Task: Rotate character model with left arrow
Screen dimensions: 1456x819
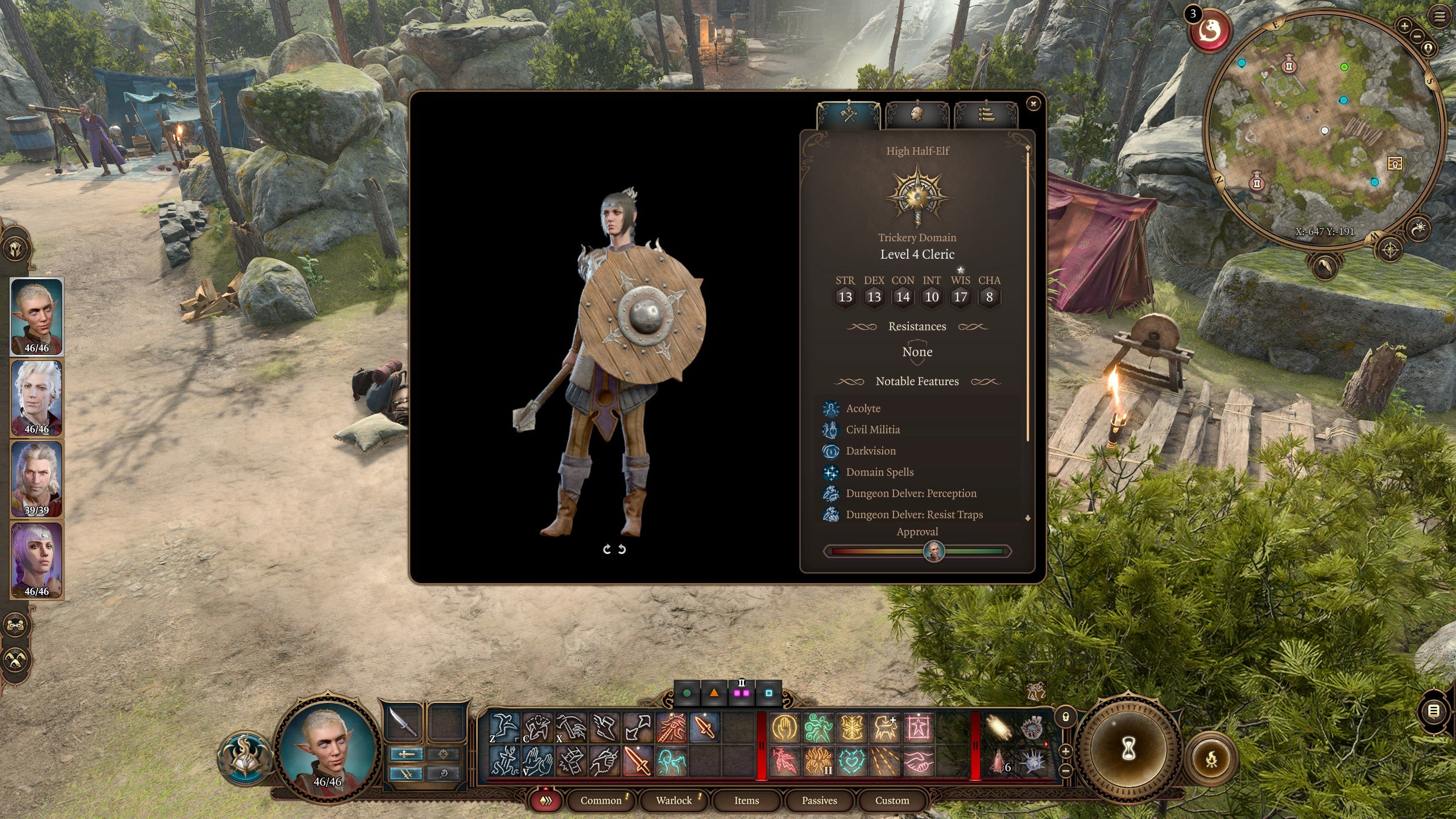Action: click(607, 549)
